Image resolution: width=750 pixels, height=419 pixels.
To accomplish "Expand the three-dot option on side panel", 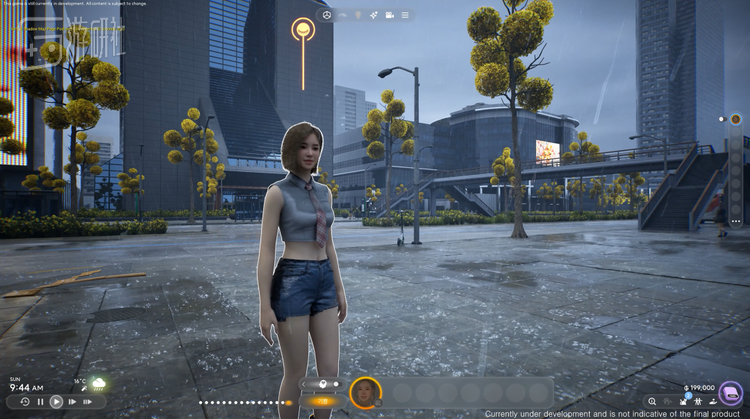I will click(x=736, y=220).
